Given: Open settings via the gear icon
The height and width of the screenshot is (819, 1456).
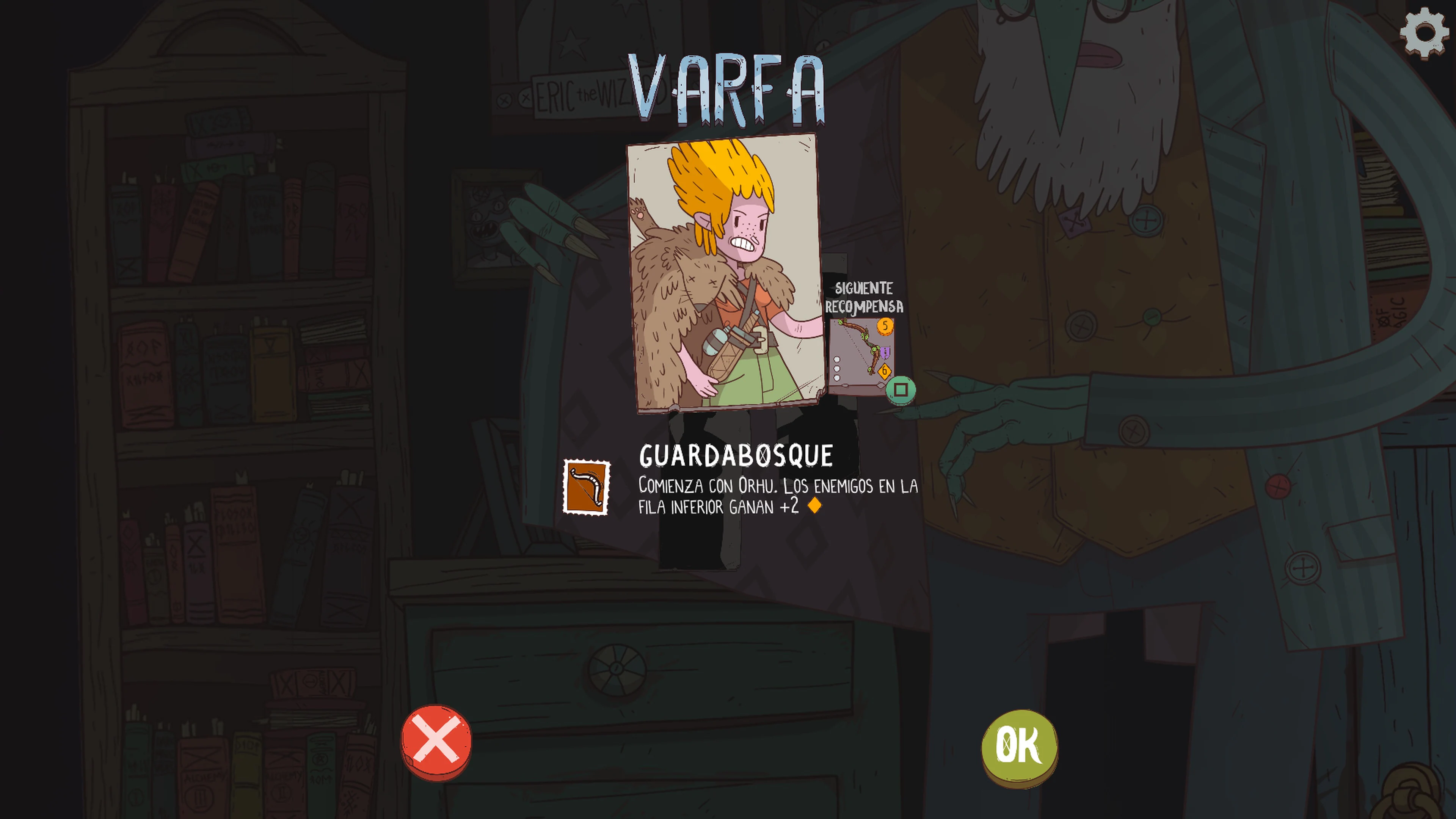Looking at the screenshot, I should [x=1425, y=33].
